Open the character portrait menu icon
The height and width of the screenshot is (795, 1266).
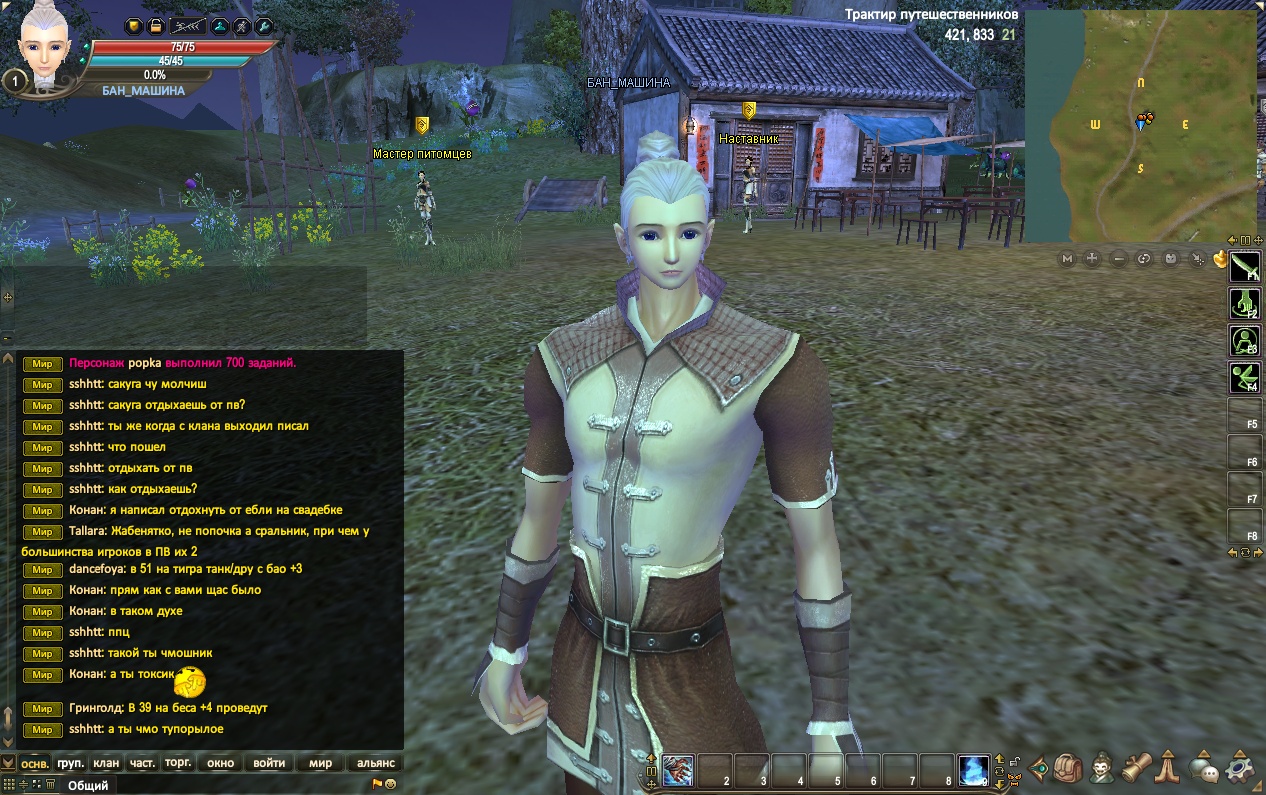tap(1103, 769)
